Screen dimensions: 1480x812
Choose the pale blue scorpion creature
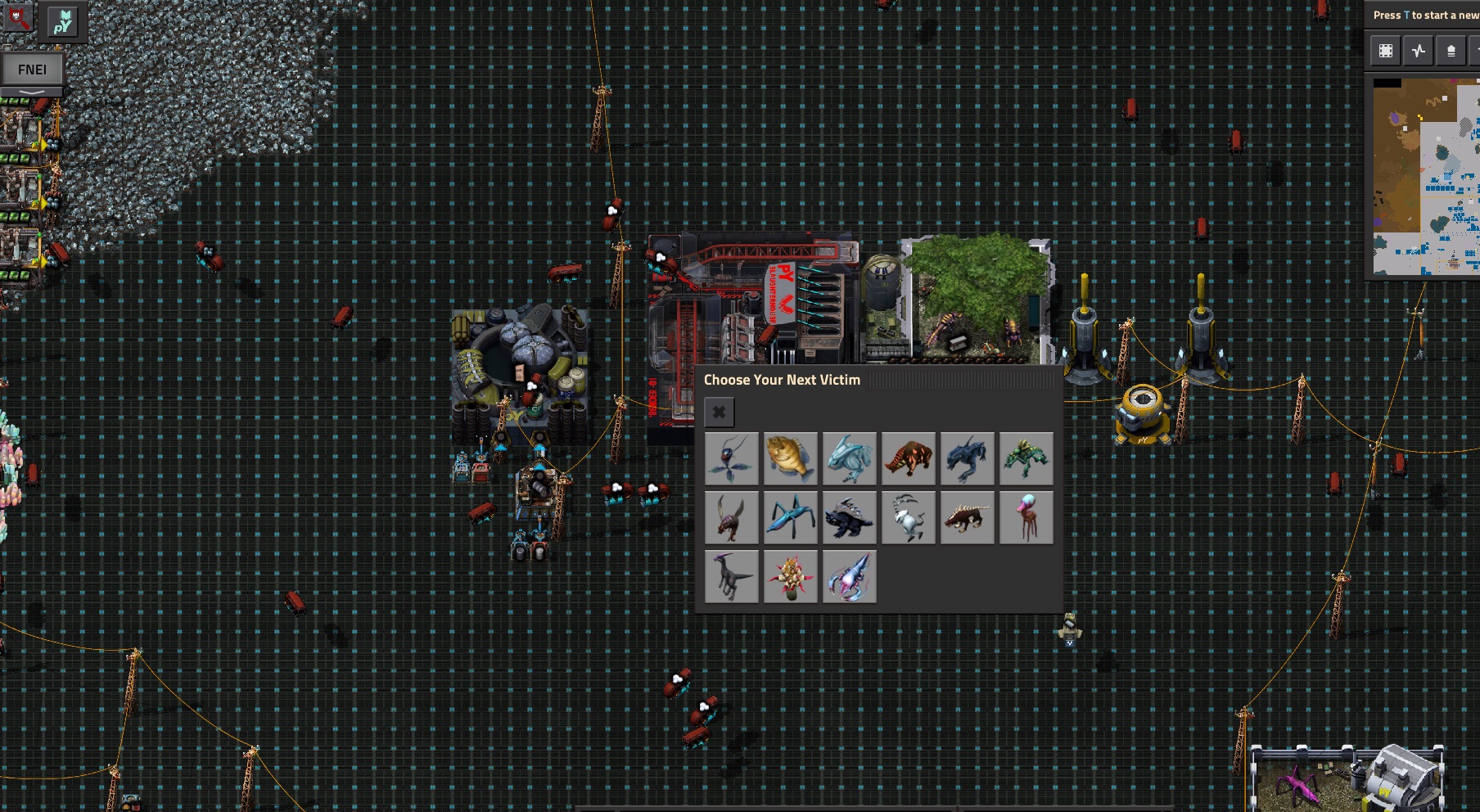point(849,576)
